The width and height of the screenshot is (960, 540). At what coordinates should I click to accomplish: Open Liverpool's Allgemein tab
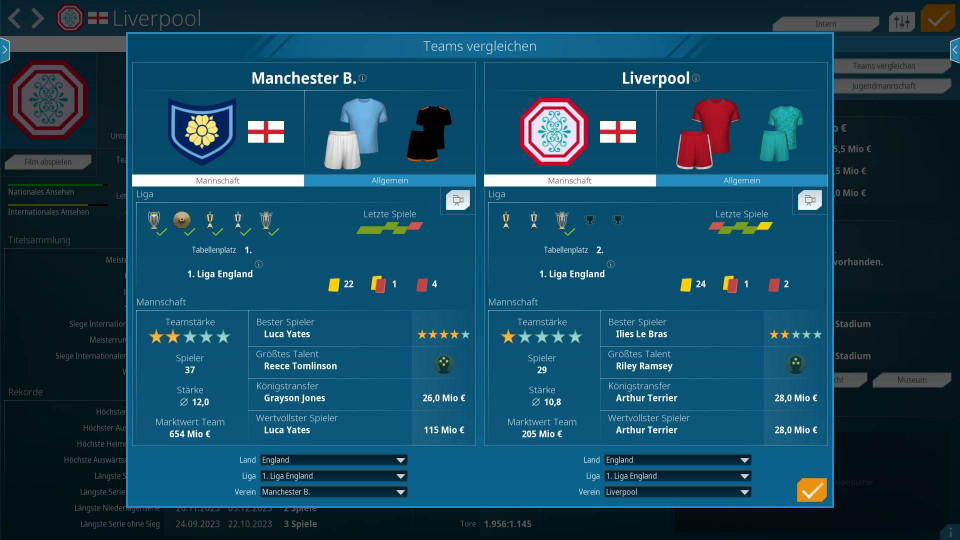742,181
